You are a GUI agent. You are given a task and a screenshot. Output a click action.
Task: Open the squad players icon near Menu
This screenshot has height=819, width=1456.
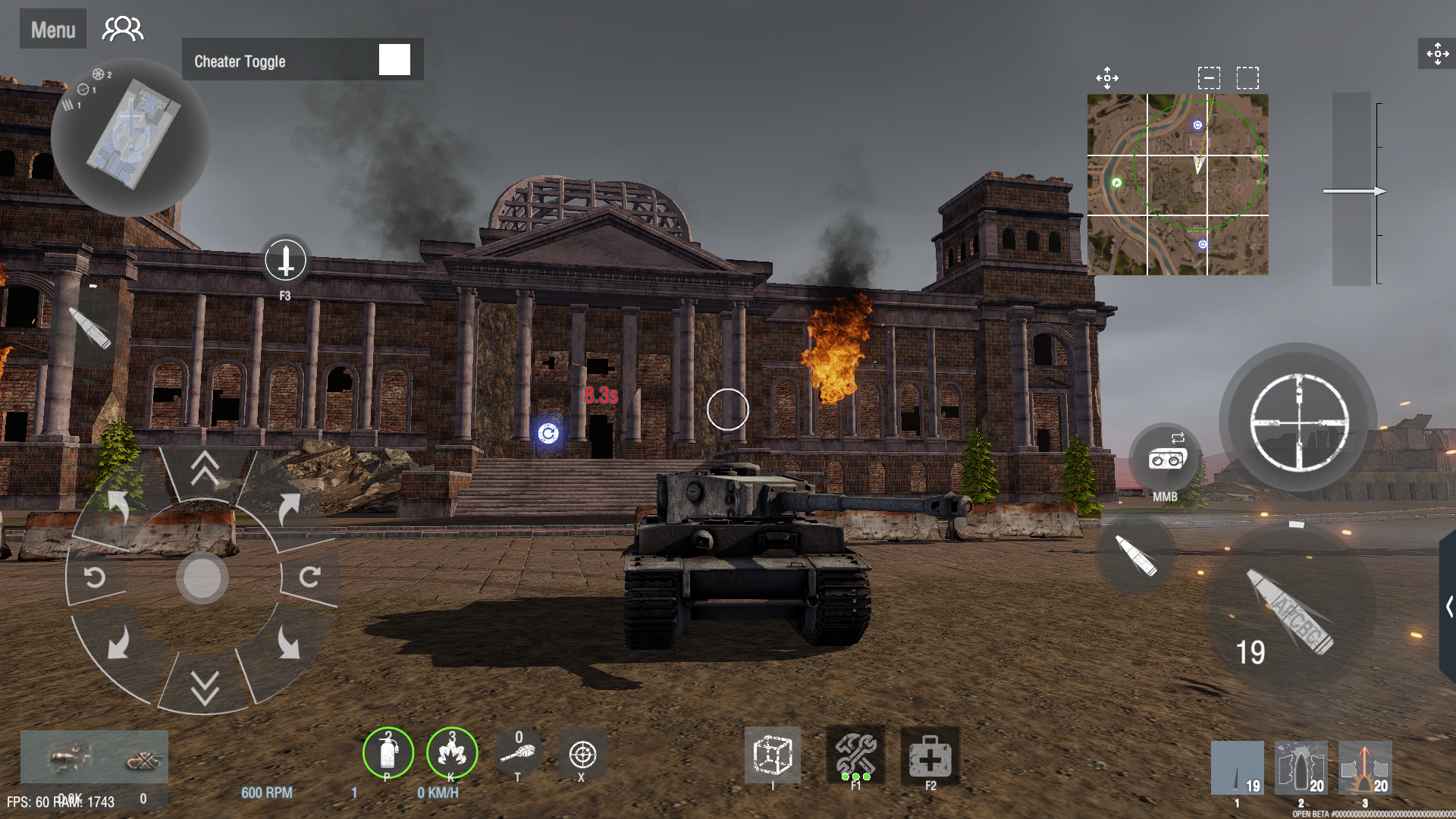coord(123,28)
